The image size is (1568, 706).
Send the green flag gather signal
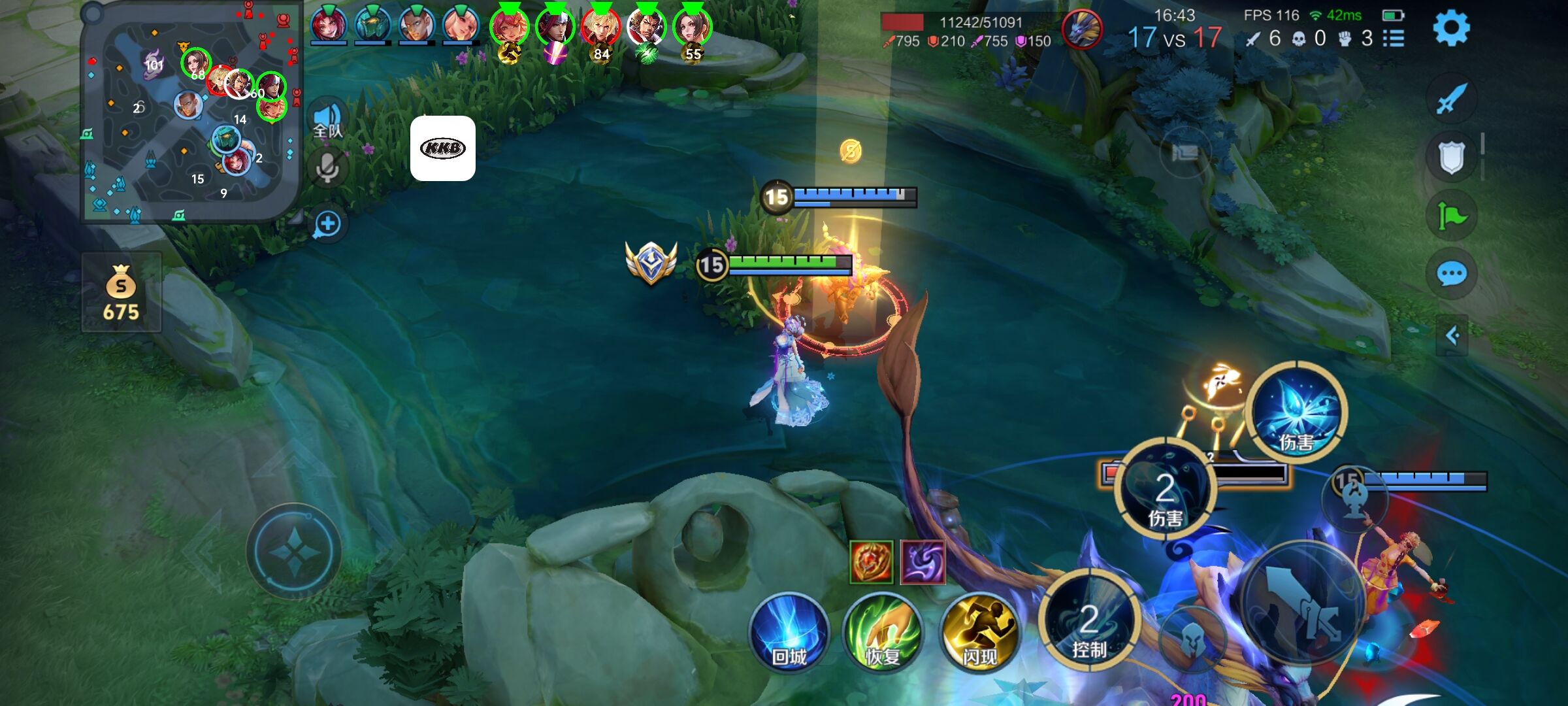pyautogui.click(x=1451, y=216)
